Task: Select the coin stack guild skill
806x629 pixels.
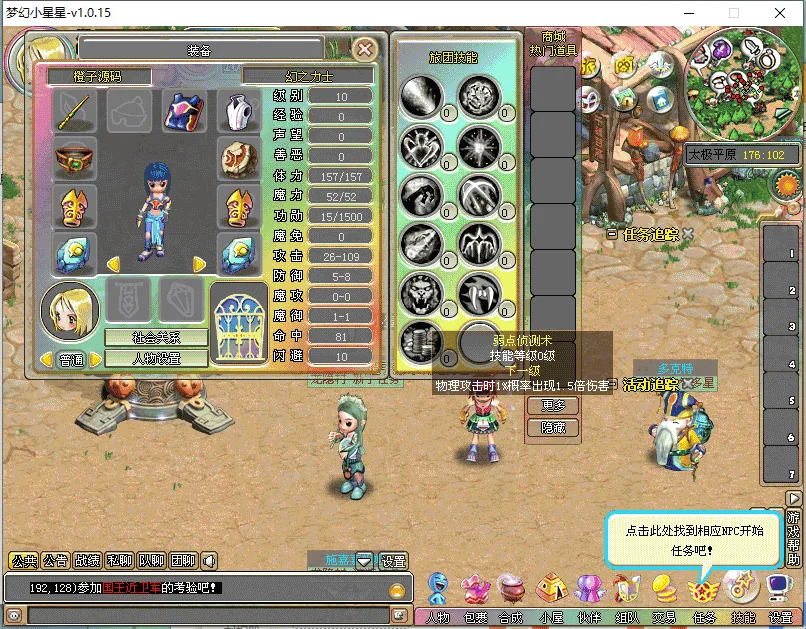Action: click(x=421, y=342)
